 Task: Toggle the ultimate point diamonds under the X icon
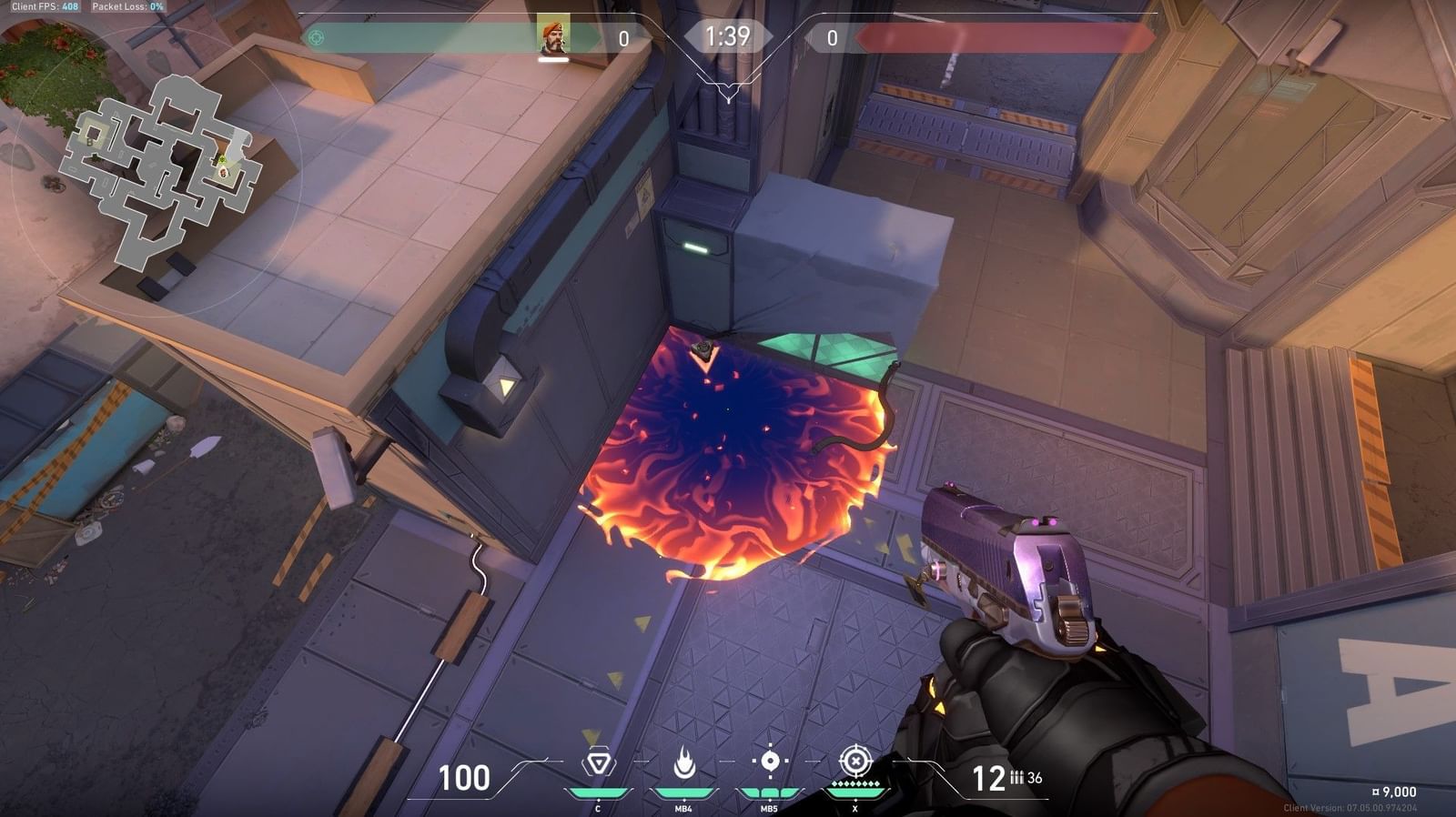point(855,782)
